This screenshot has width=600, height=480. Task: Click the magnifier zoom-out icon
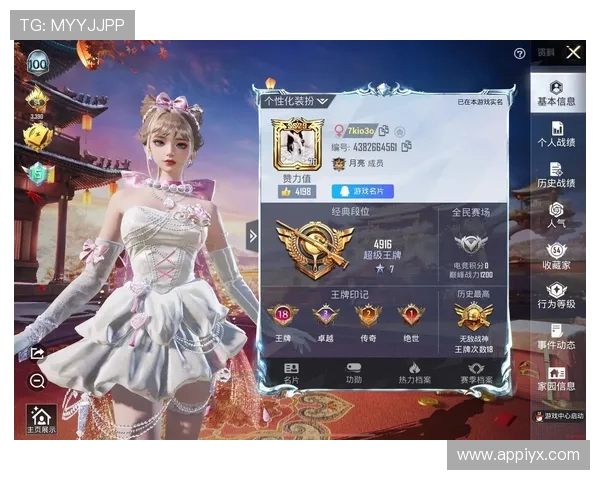click(x=38, y=381)
